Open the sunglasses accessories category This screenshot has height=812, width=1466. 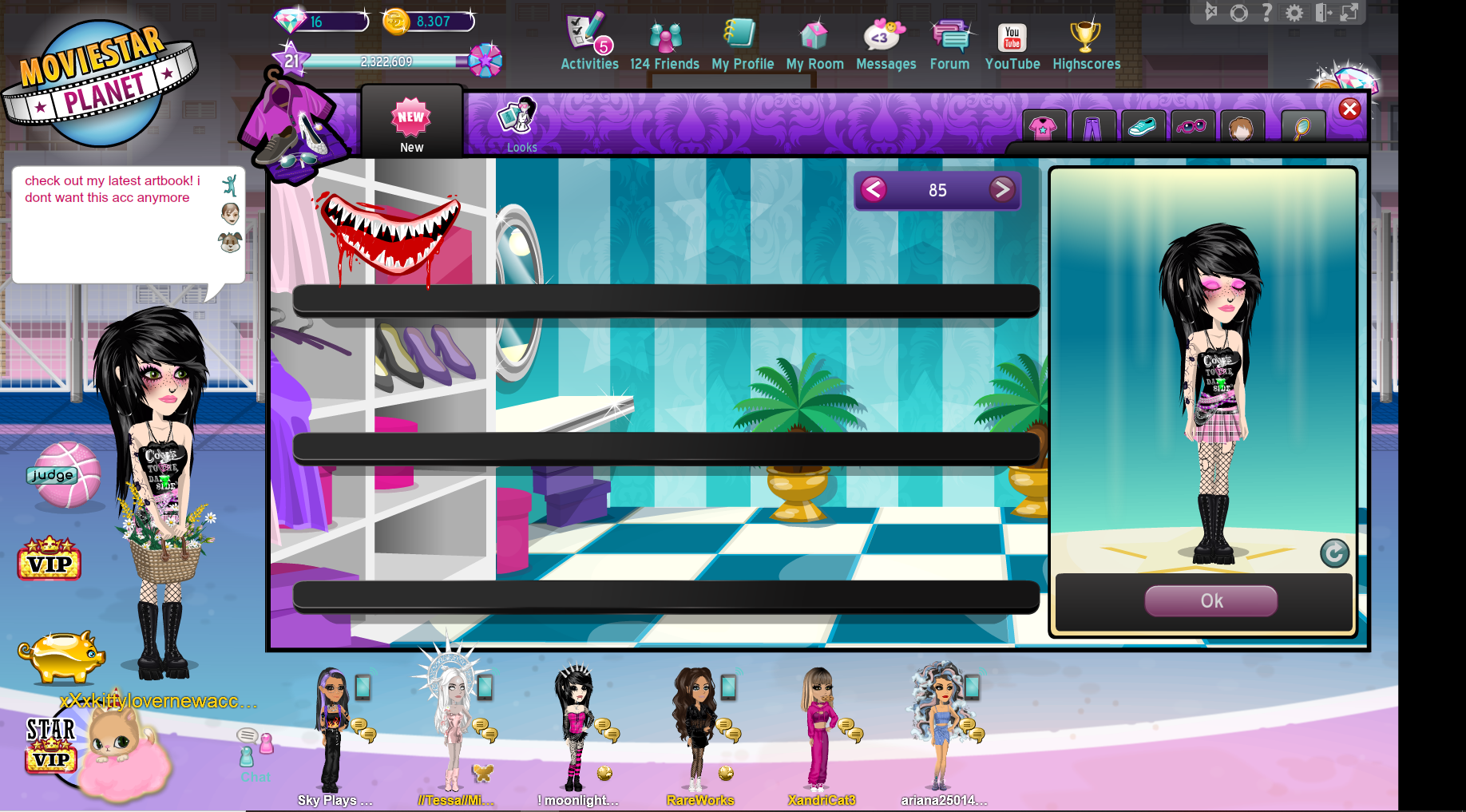(1193, 126)
